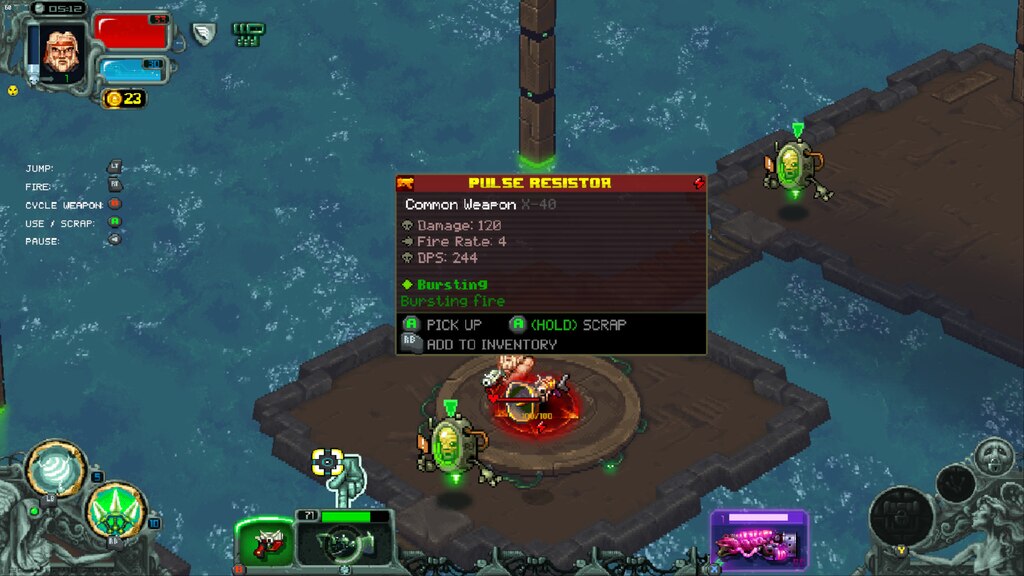Viewport: 1024px width, 576px height.
Task: Click the yellow radiation hazard icon
Action: 13,90
